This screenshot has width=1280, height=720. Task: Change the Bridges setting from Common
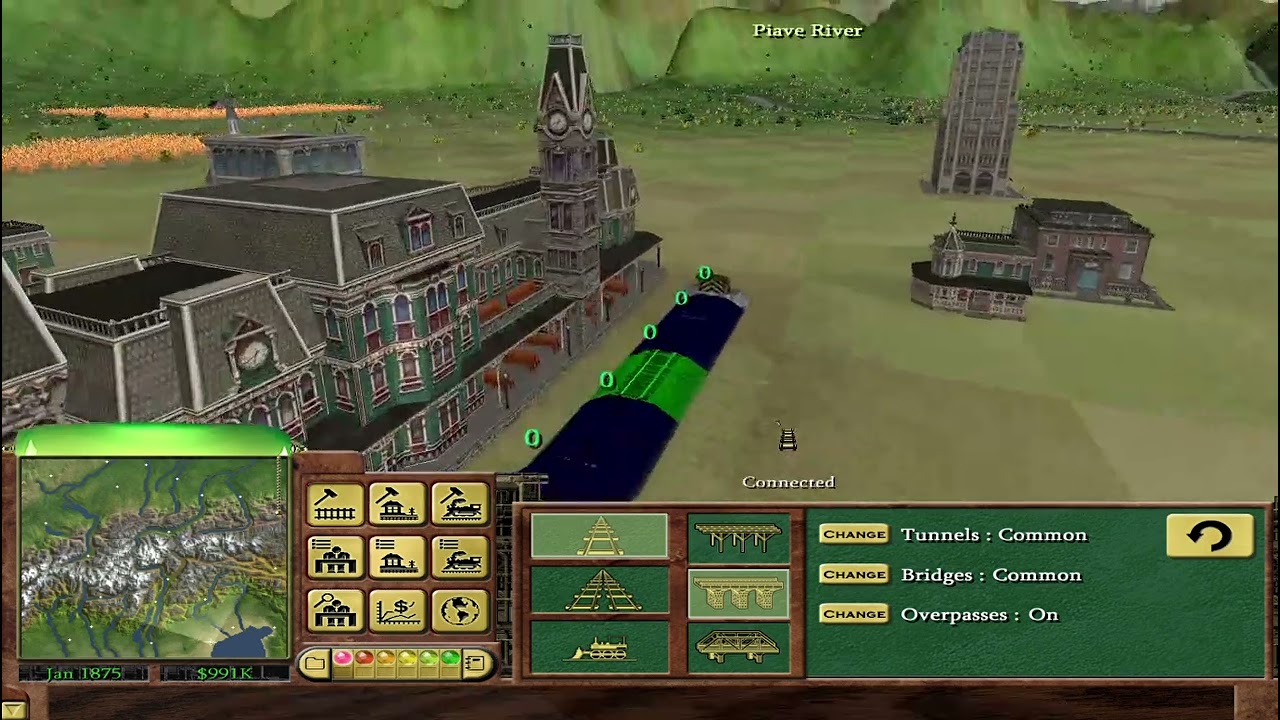(854, 575)
